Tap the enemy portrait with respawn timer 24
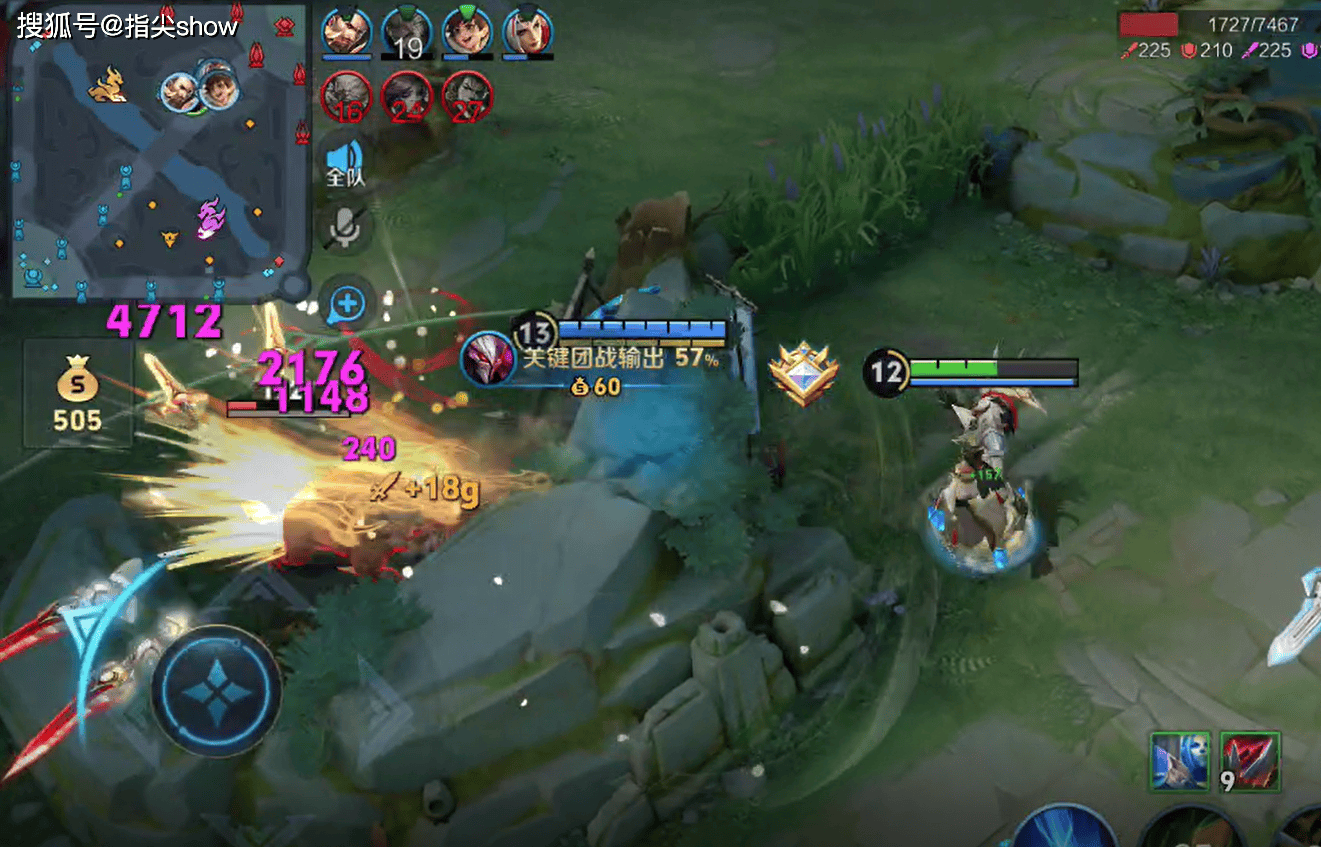The image size is (1321, 847). click(406, 97)
